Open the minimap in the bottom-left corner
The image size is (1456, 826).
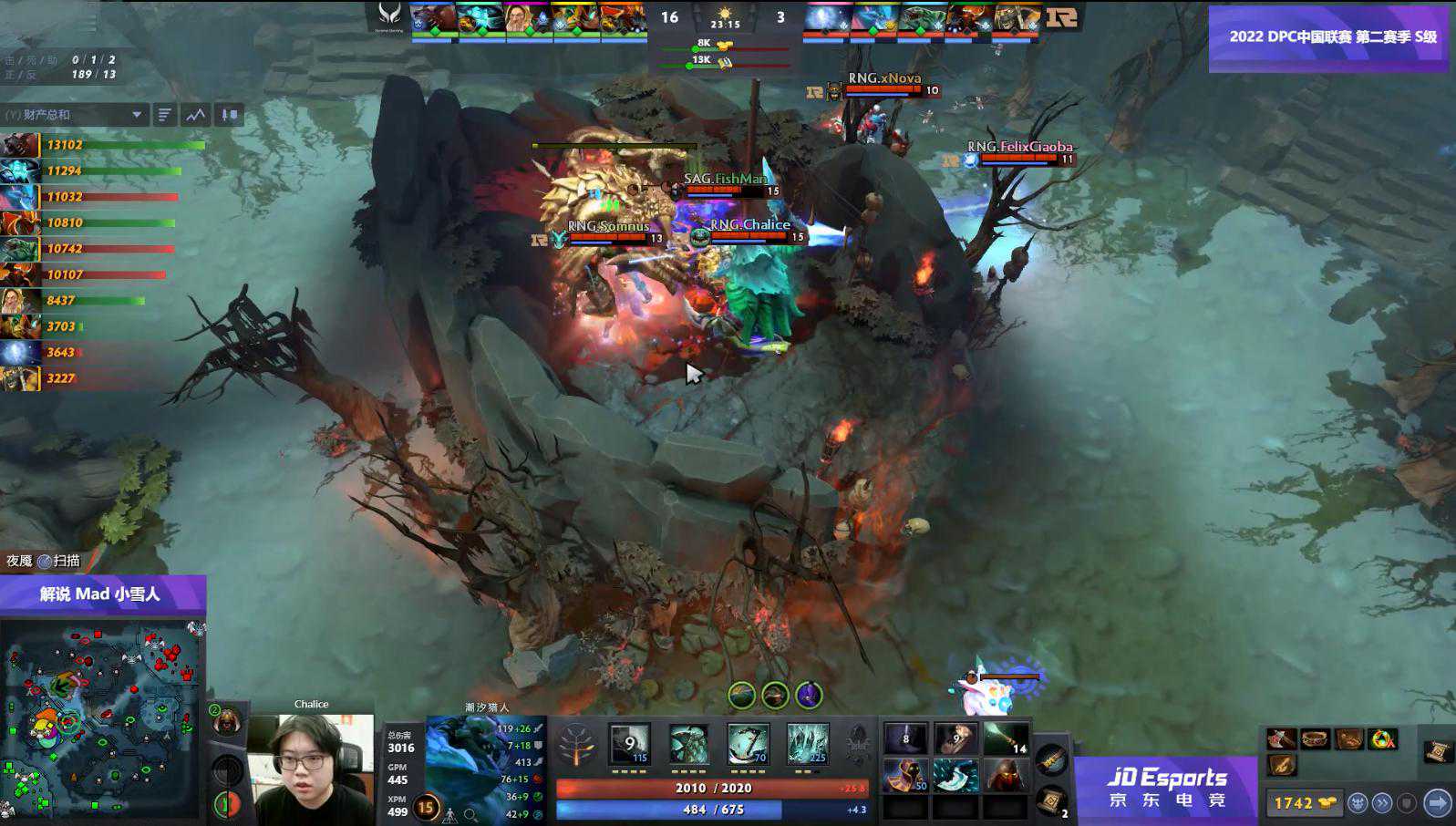click(x=100, y=720)
